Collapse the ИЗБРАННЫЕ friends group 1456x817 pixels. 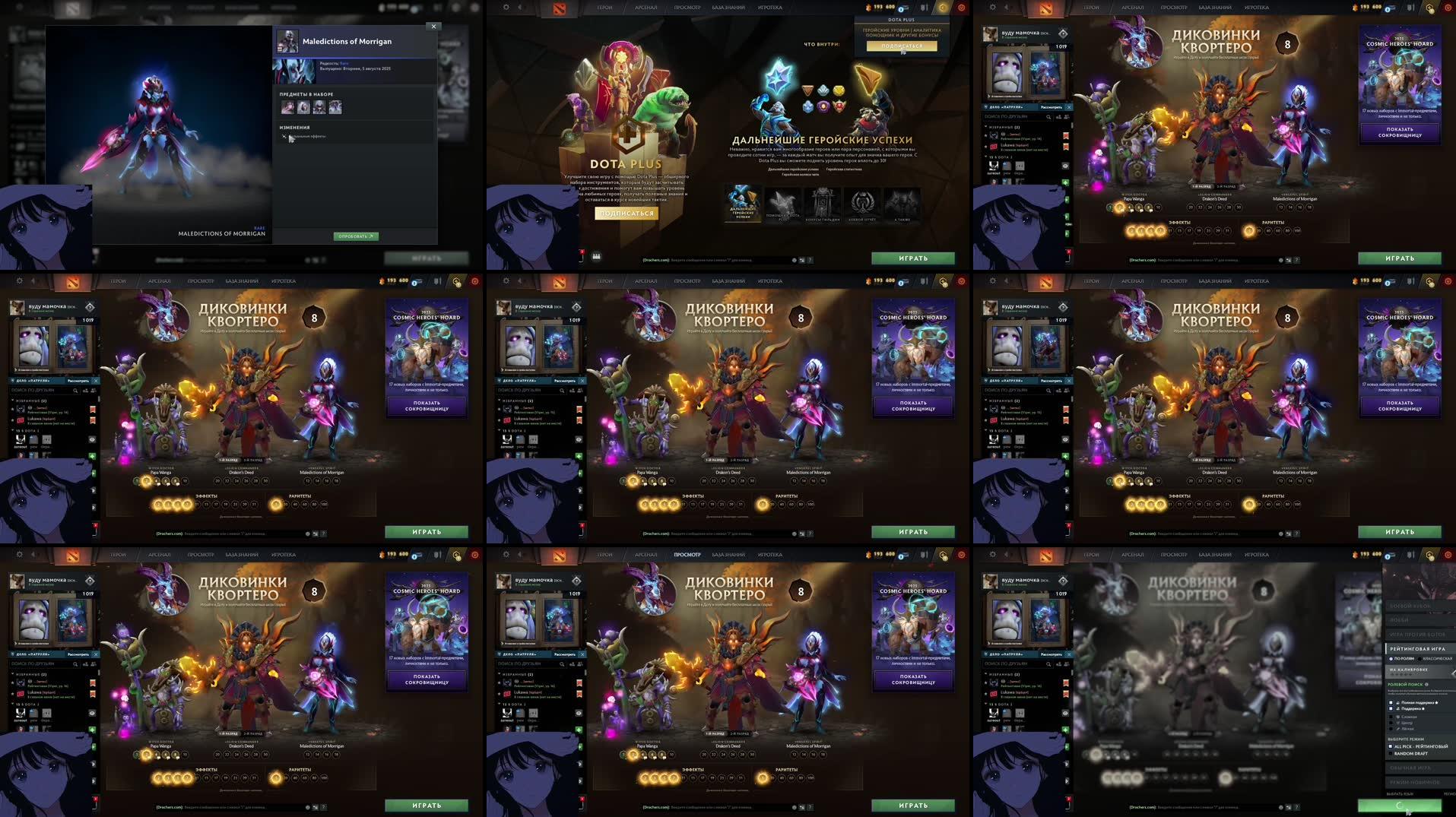[x=985, y=675]
